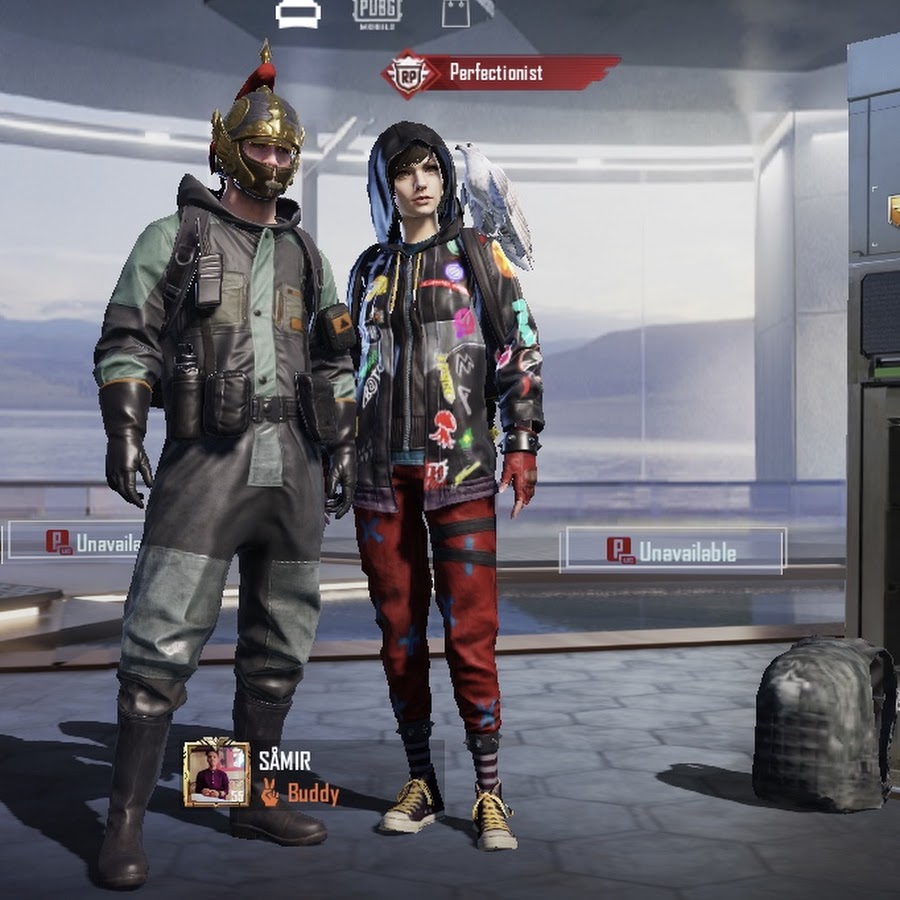Screen dimensions: 900x900
Task: View SÅMIR's player profile avatar
Action: coord(216,774)
